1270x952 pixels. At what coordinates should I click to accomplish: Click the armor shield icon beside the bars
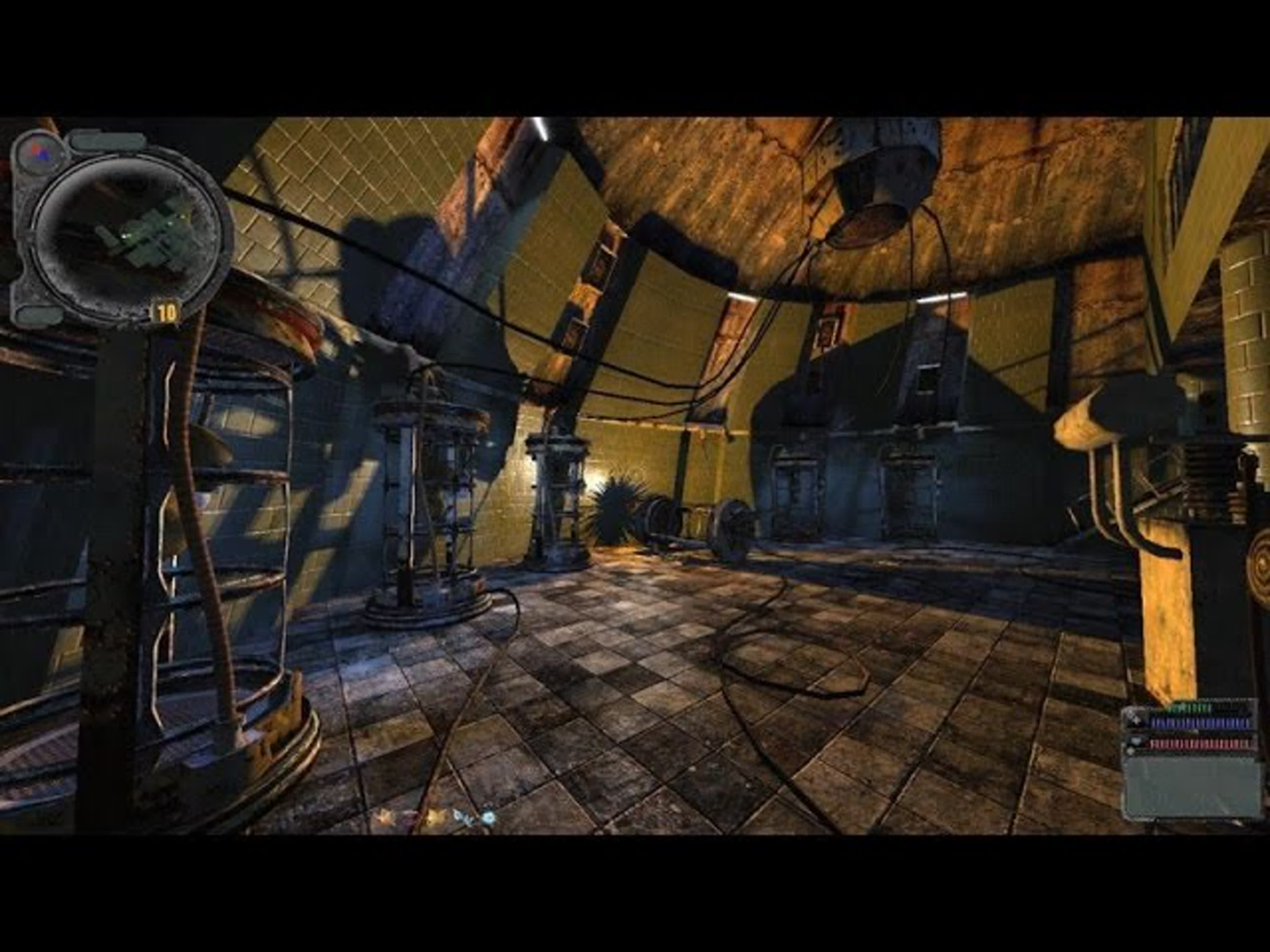1137,741
